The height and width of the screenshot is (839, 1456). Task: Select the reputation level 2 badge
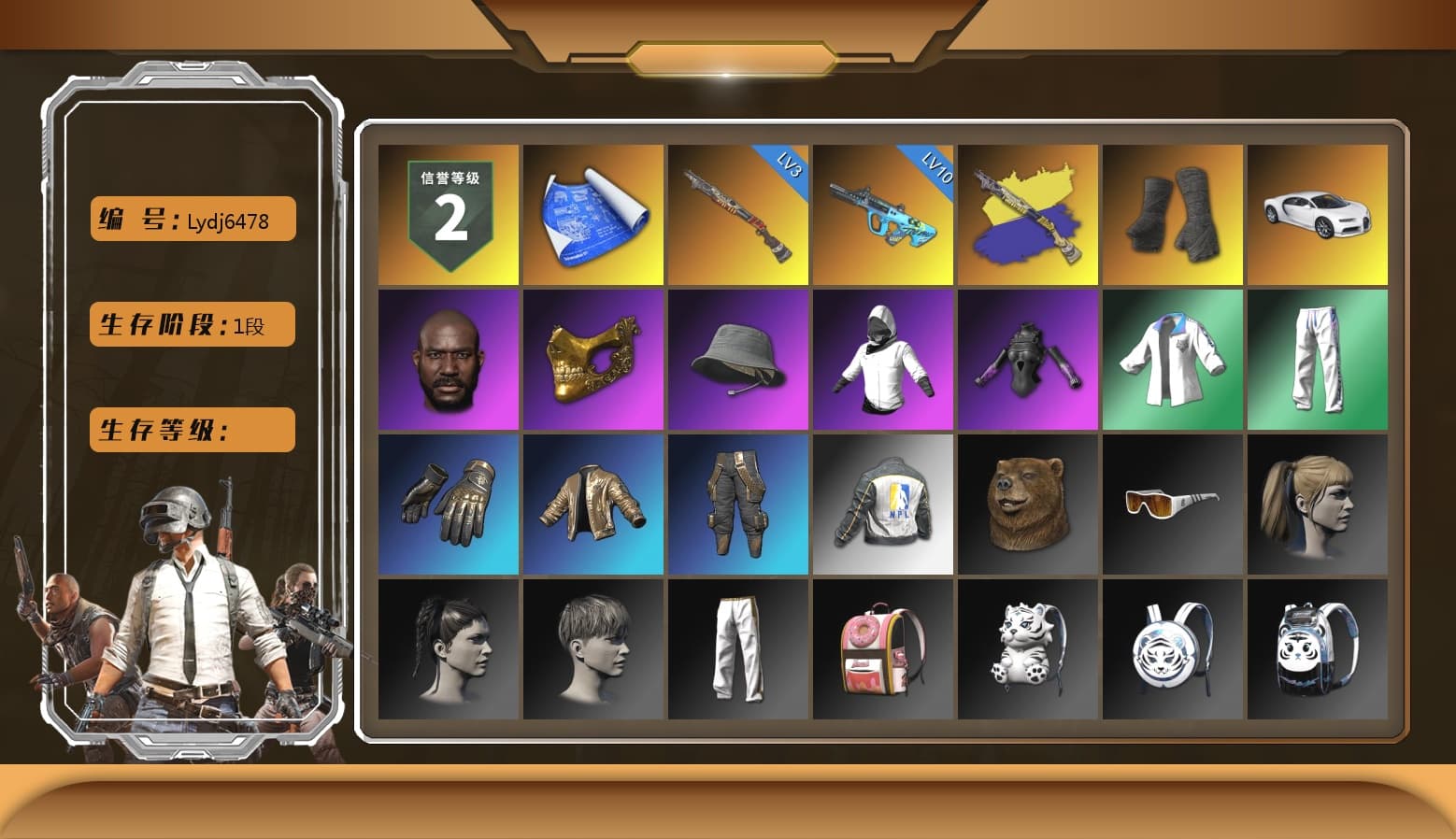point(447,213)
